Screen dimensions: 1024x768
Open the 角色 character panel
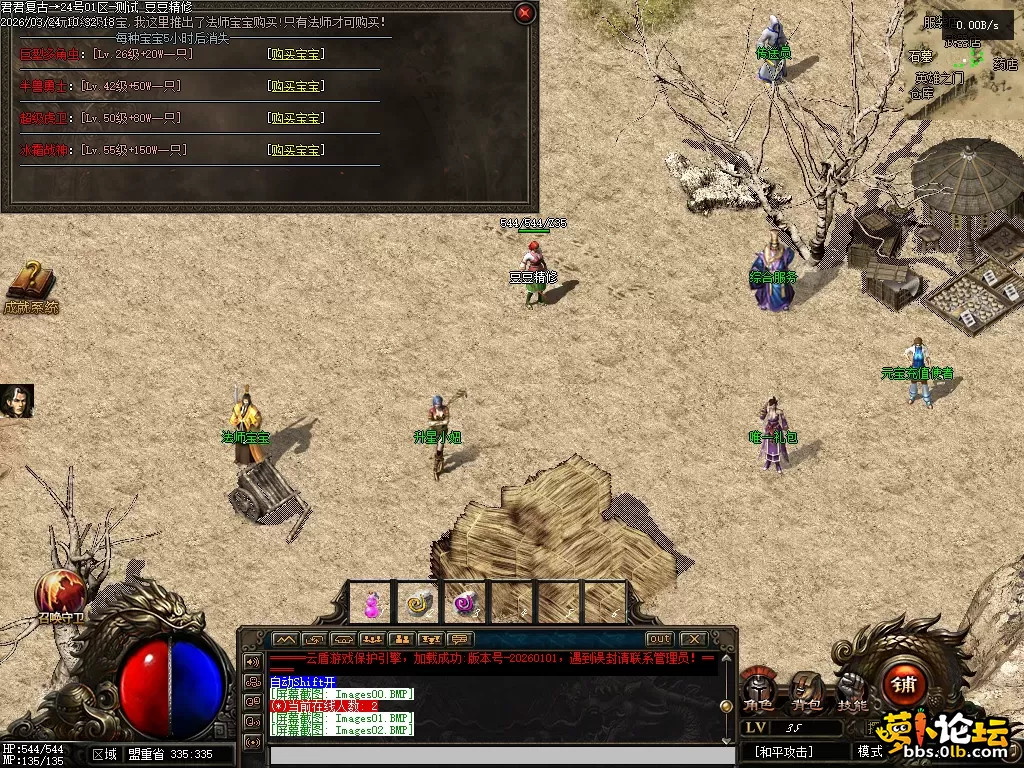[759, 690]
